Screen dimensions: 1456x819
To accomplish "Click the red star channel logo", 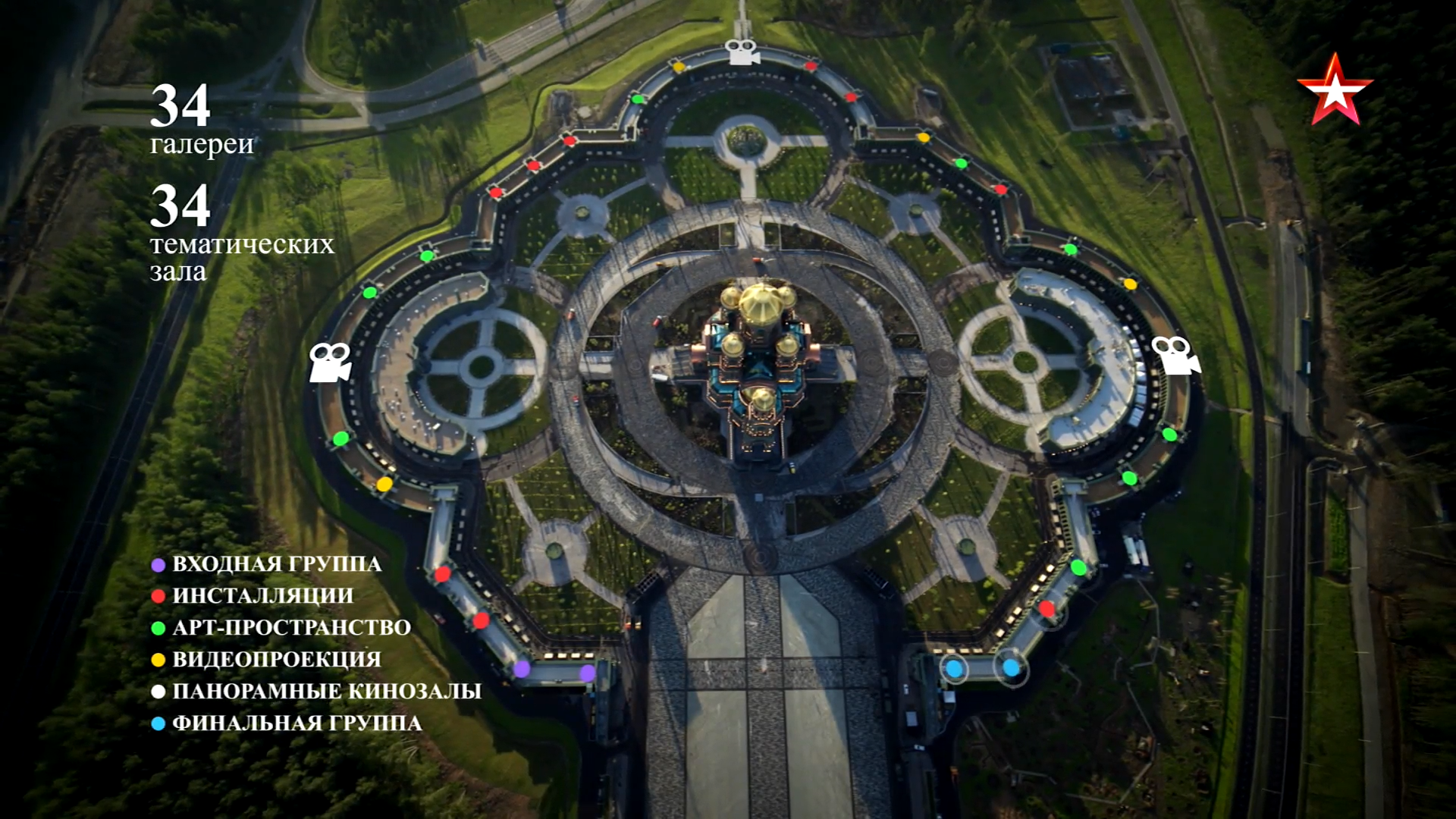I will pyautogui.click(x=1334, y=90).
